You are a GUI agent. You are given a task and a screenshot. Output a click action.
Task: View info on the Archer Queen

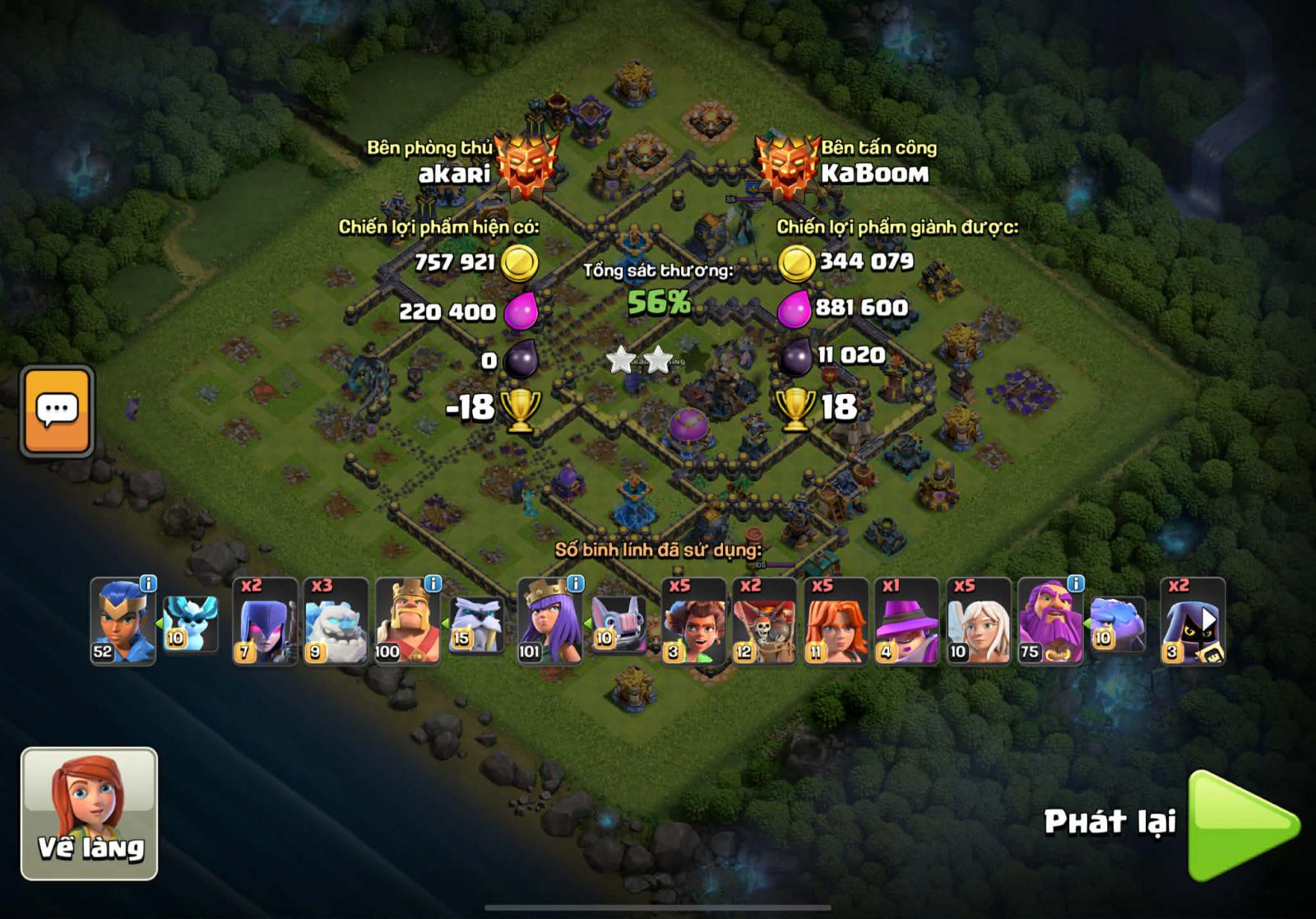click(x=576, y=583)
